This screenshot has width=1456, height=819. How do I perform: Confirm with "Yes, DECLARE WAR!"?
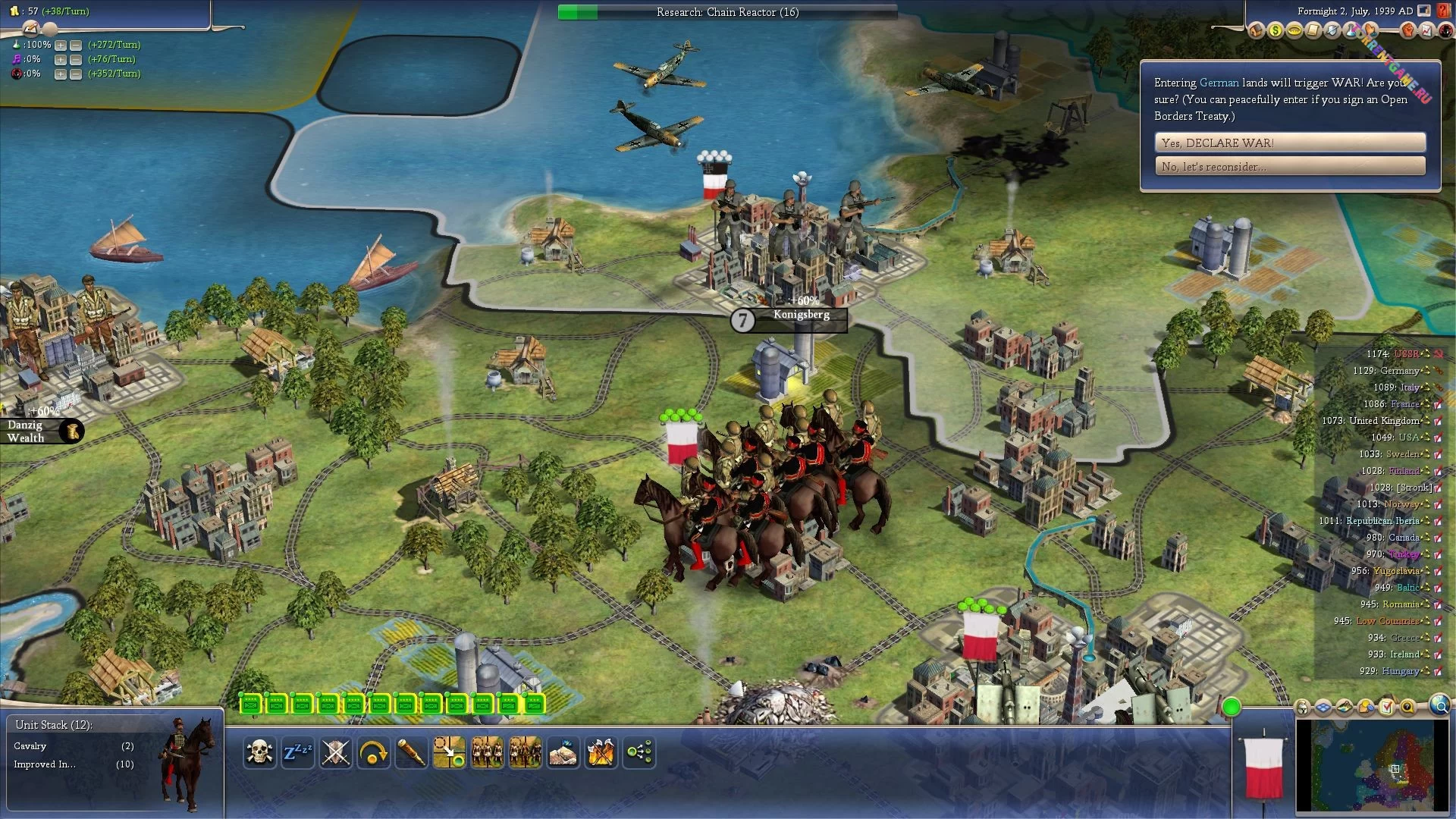click(1289, 143)
